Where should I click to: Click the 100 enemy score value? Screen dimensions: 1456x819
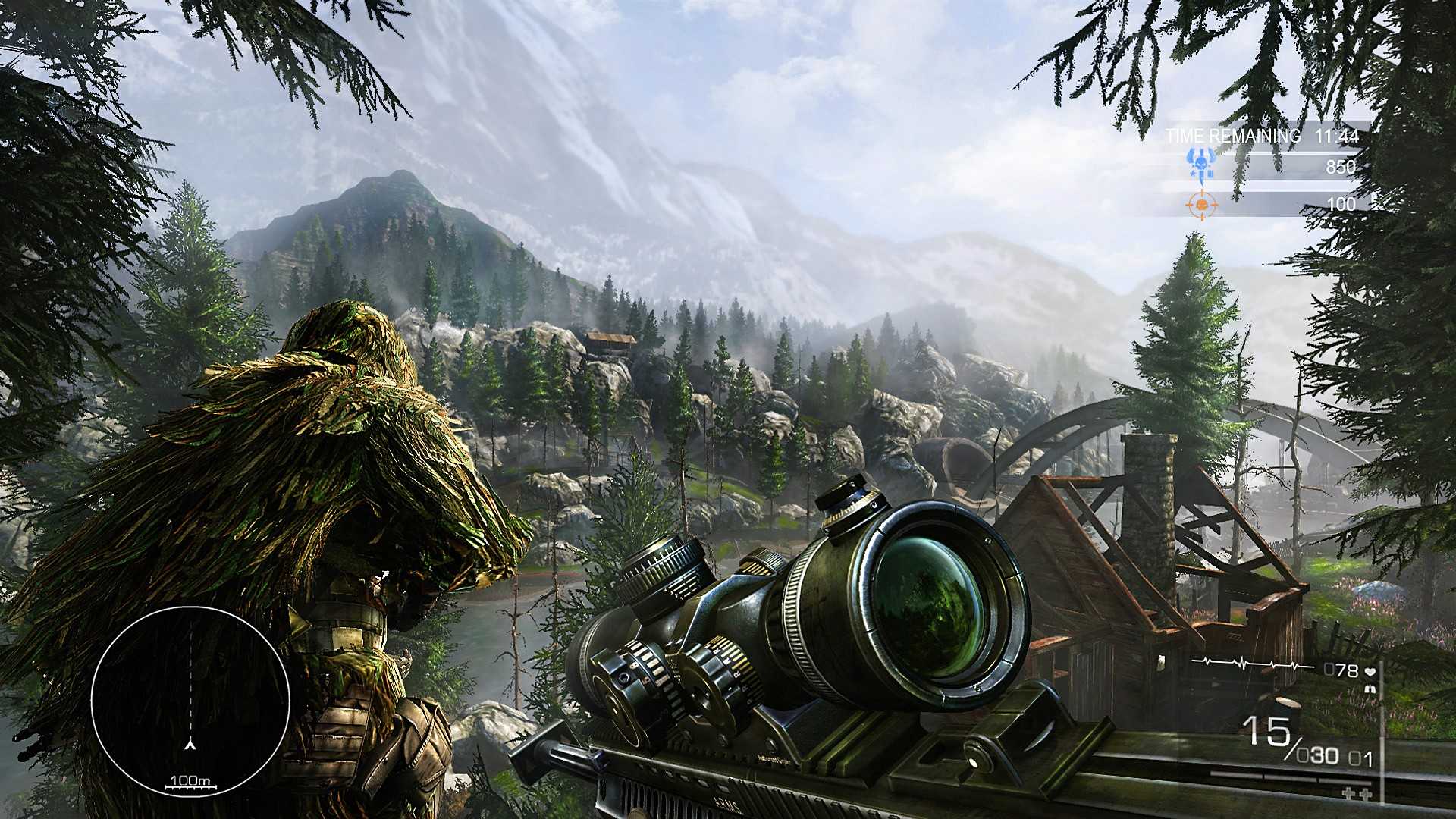[1341, 205]
